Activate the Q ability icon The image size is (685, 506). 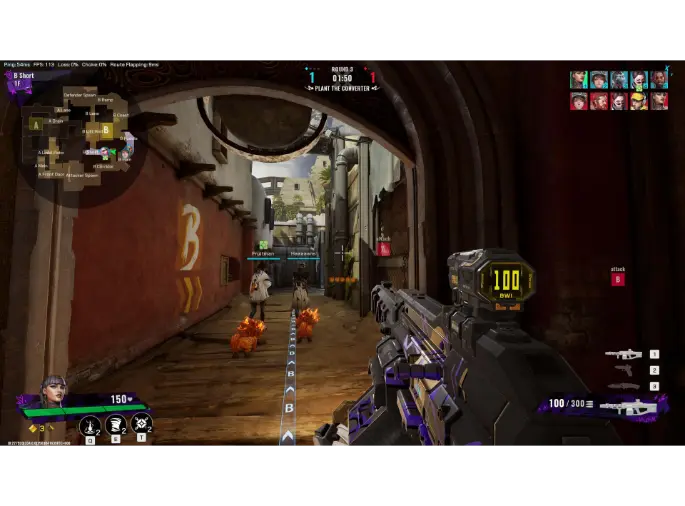click(x=90, y=426)
